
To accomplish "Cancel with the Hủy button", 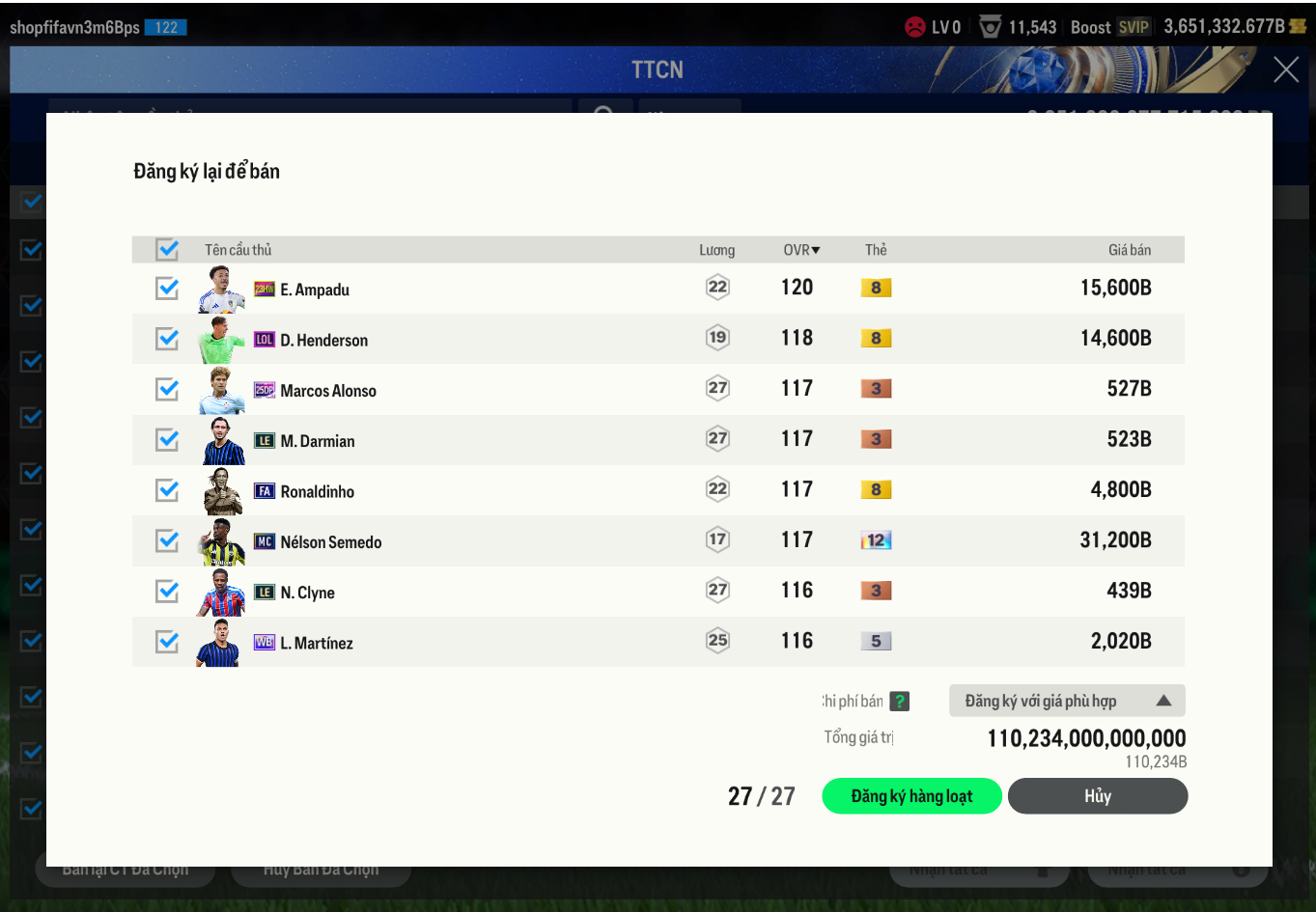I will click(1097, 796).
